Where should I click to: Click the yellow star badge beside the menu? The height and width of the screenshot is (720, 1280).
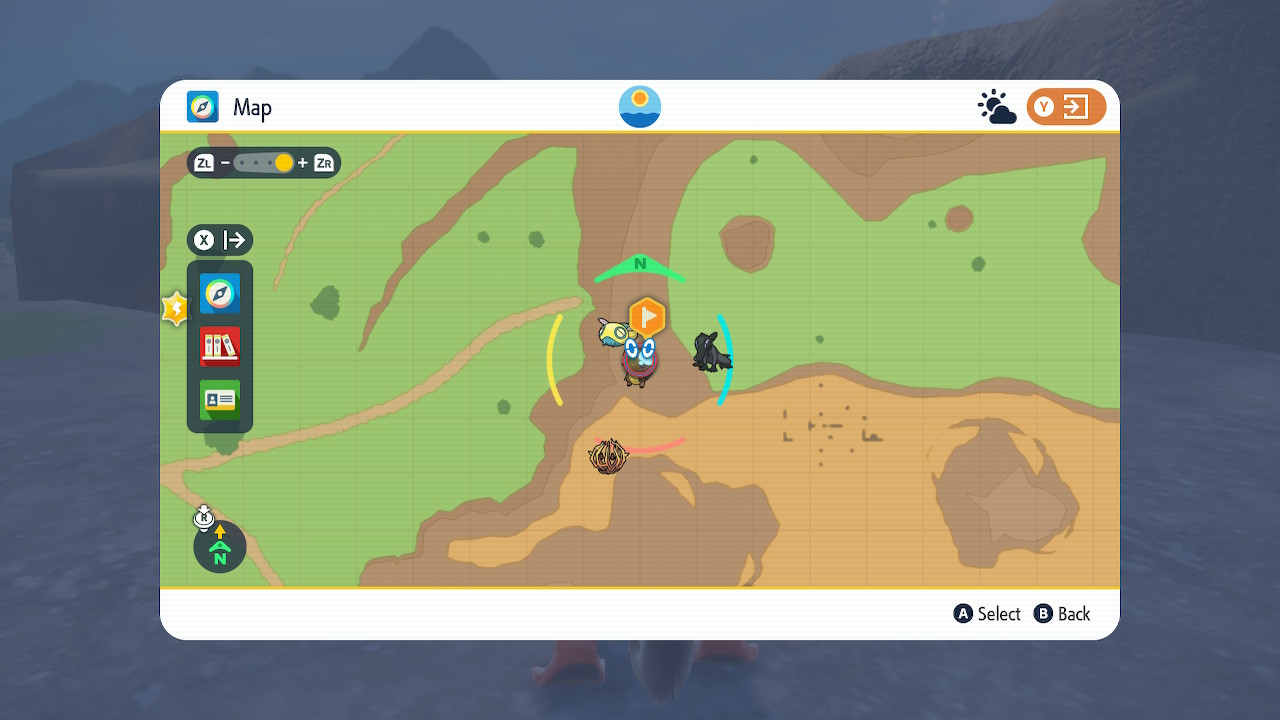pos(175,308)
